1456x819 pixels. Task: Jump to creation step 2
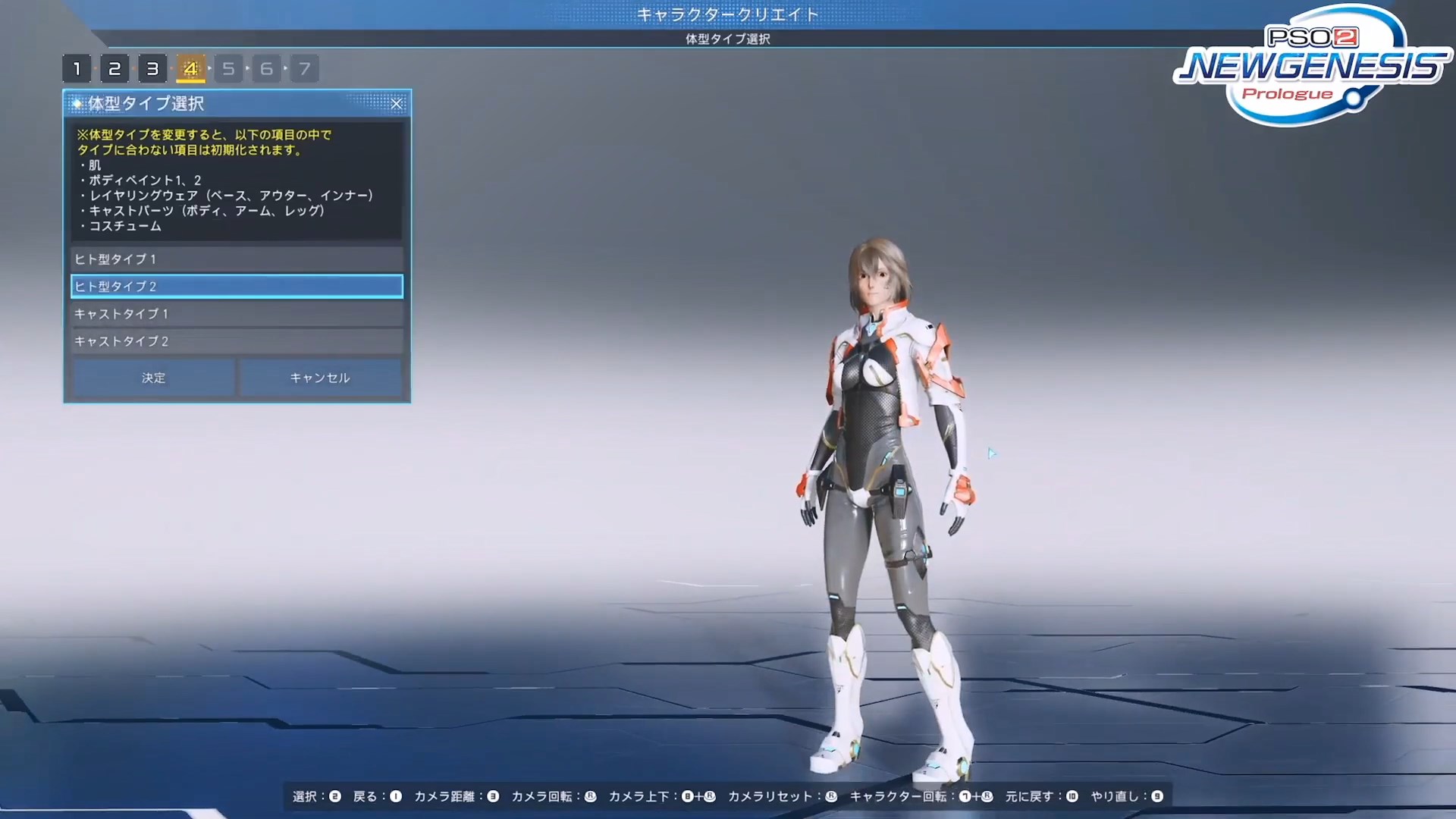[x=115, y=69]
